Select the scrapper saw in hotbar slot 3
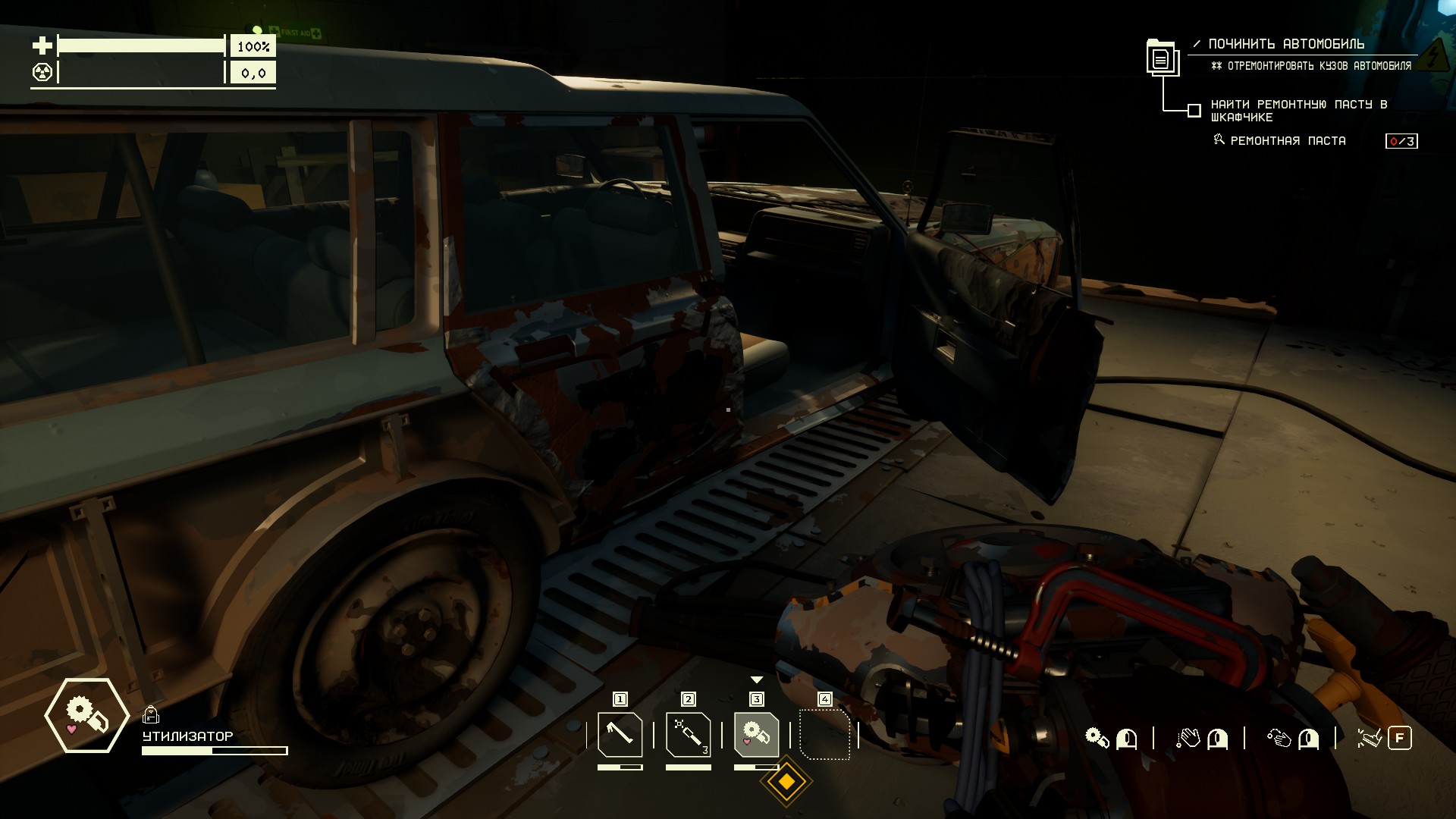 tap(756, 735)
